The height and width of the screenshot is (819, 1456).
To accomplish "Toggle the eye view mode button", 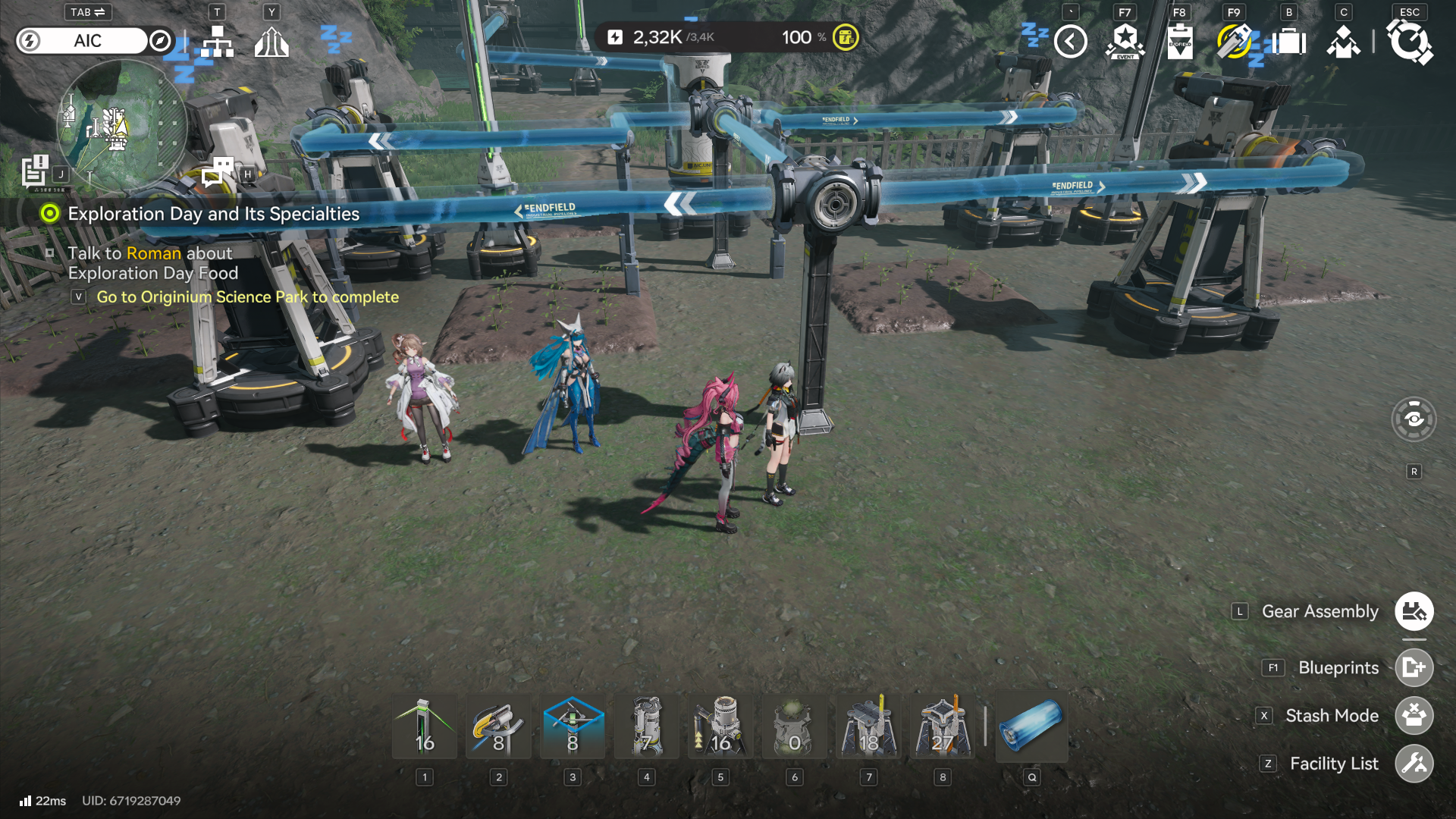I will 1414,419.
